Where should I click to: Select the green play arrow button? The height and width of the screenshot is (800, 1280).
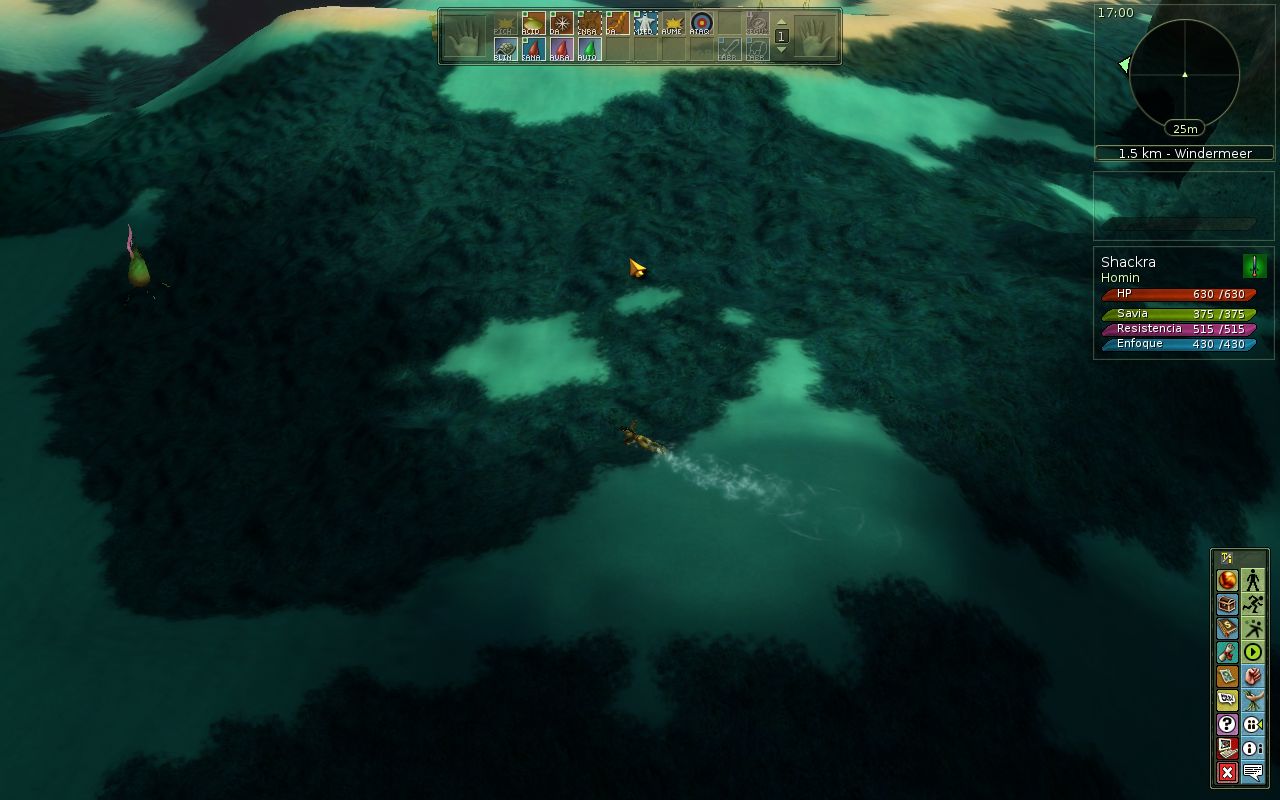click(1253, 653)
